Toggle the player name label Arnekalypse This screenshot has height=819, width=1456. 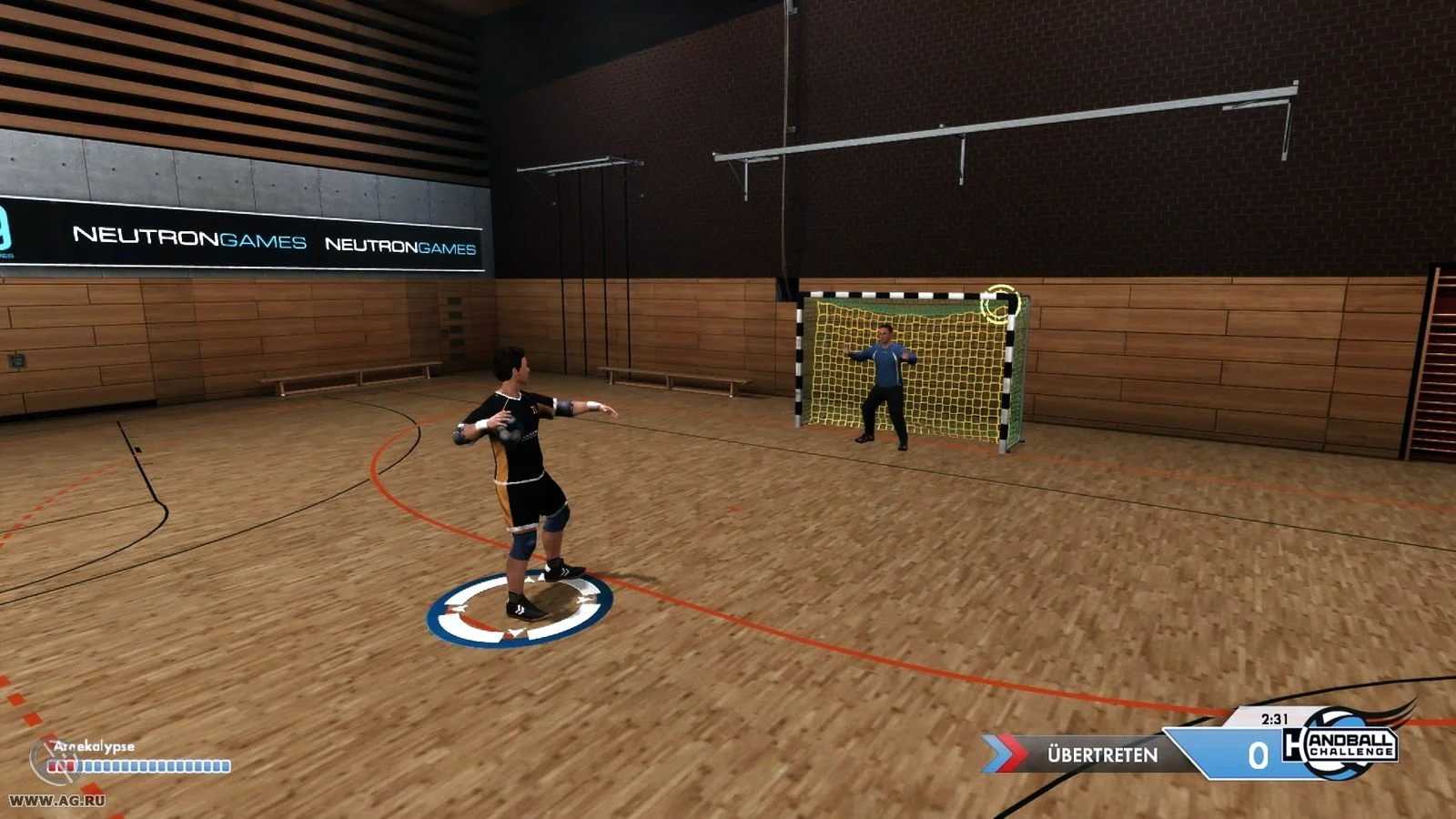pyautogui.click(x=93, y=744)
